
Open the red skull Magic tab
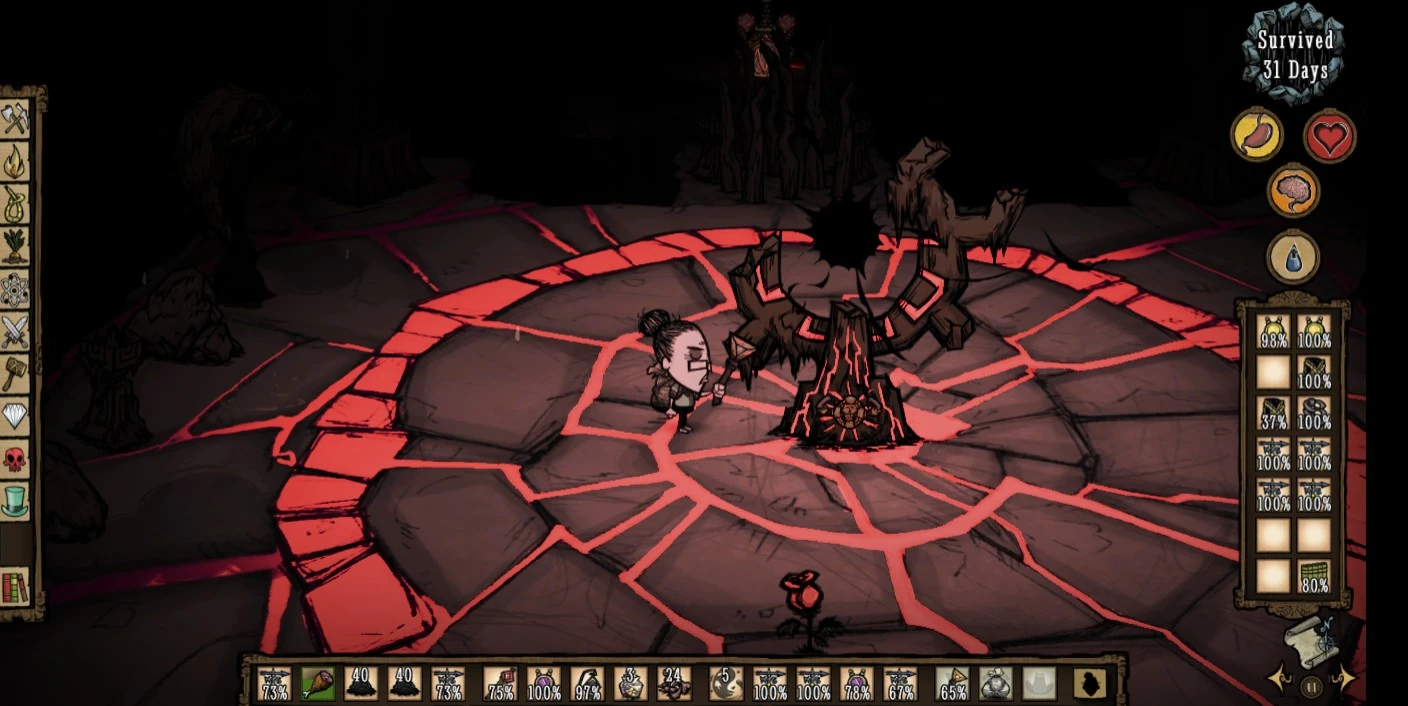15,459
